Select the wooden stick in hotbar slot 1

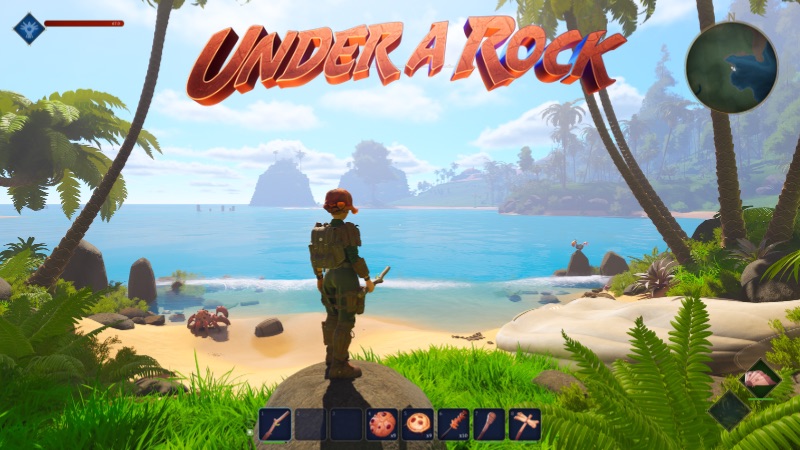(x=275, y=425)
